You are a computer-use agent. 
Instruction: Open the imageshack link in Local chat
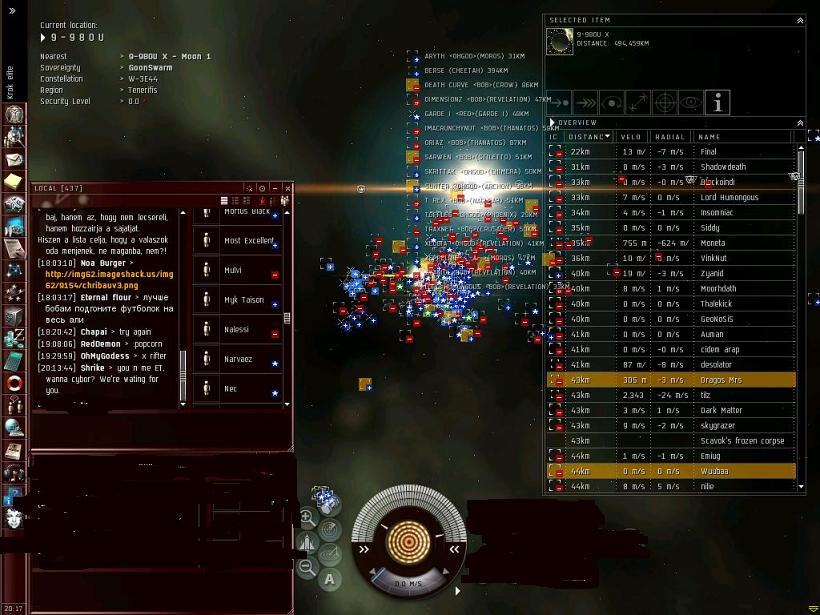(108, 279)
